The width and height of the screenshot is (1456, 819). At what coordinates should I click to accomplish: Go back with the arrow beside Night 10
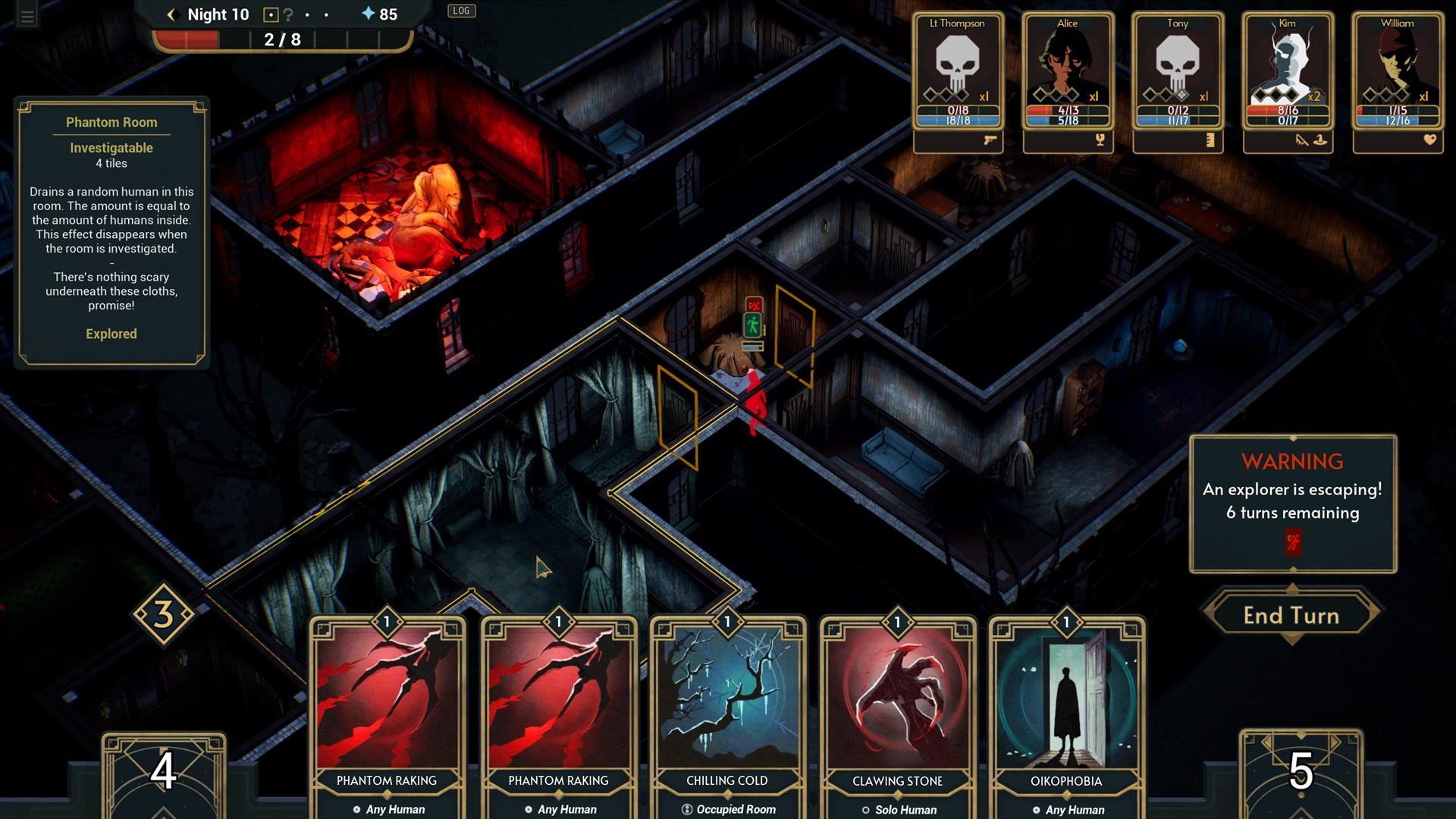pos(171,14)
